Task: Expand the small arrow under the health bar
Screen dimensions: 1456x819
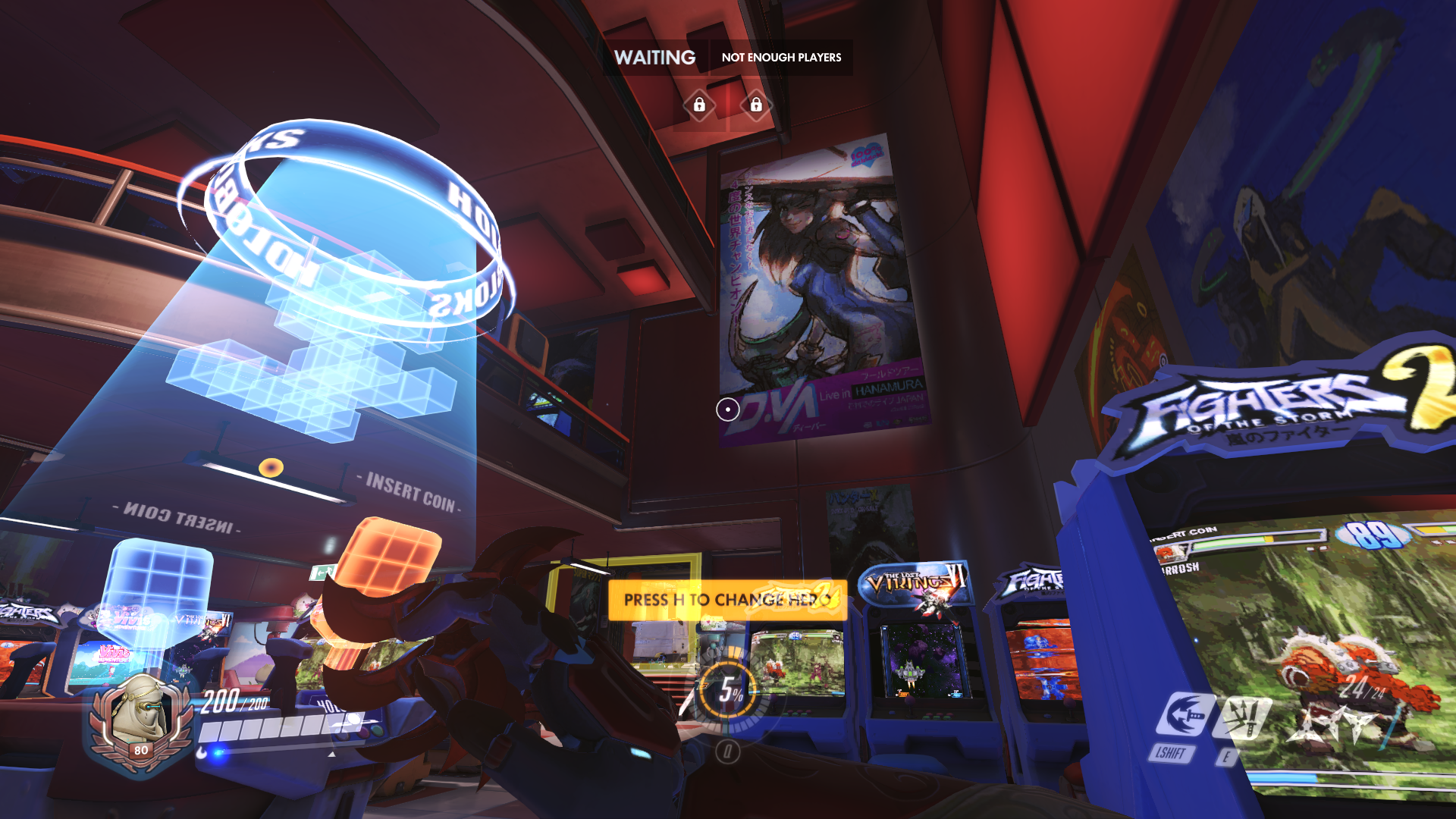Action: (333, 755)
